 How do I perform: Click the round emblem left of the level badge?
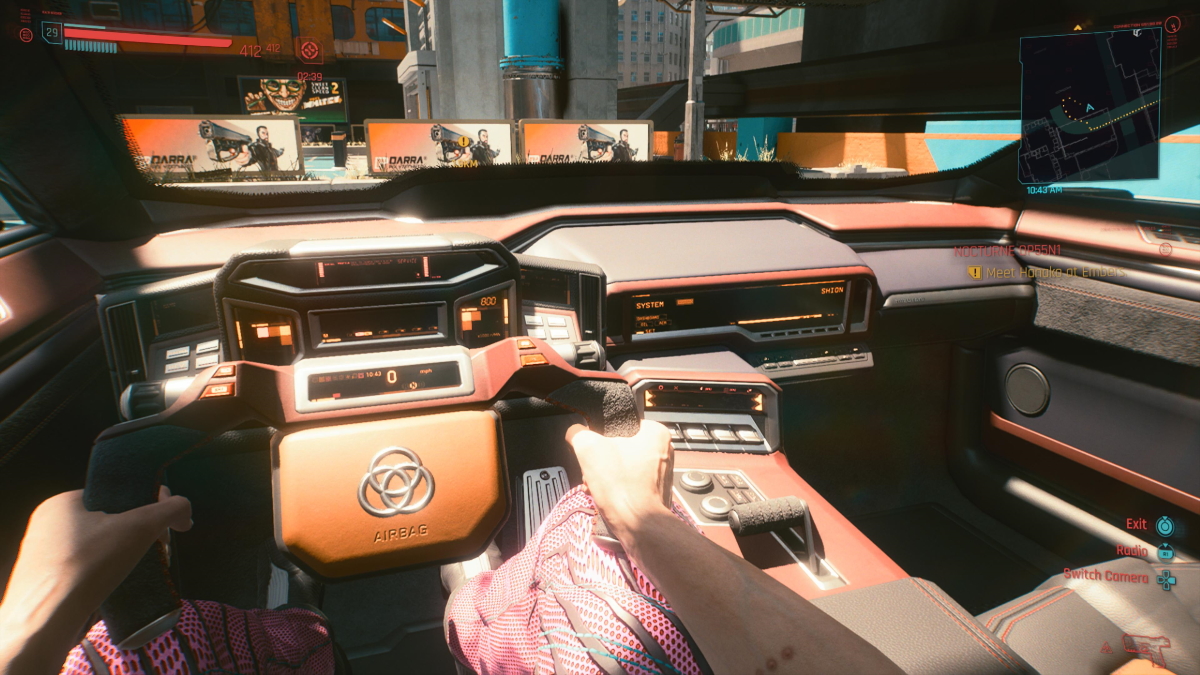coord(25,34)
